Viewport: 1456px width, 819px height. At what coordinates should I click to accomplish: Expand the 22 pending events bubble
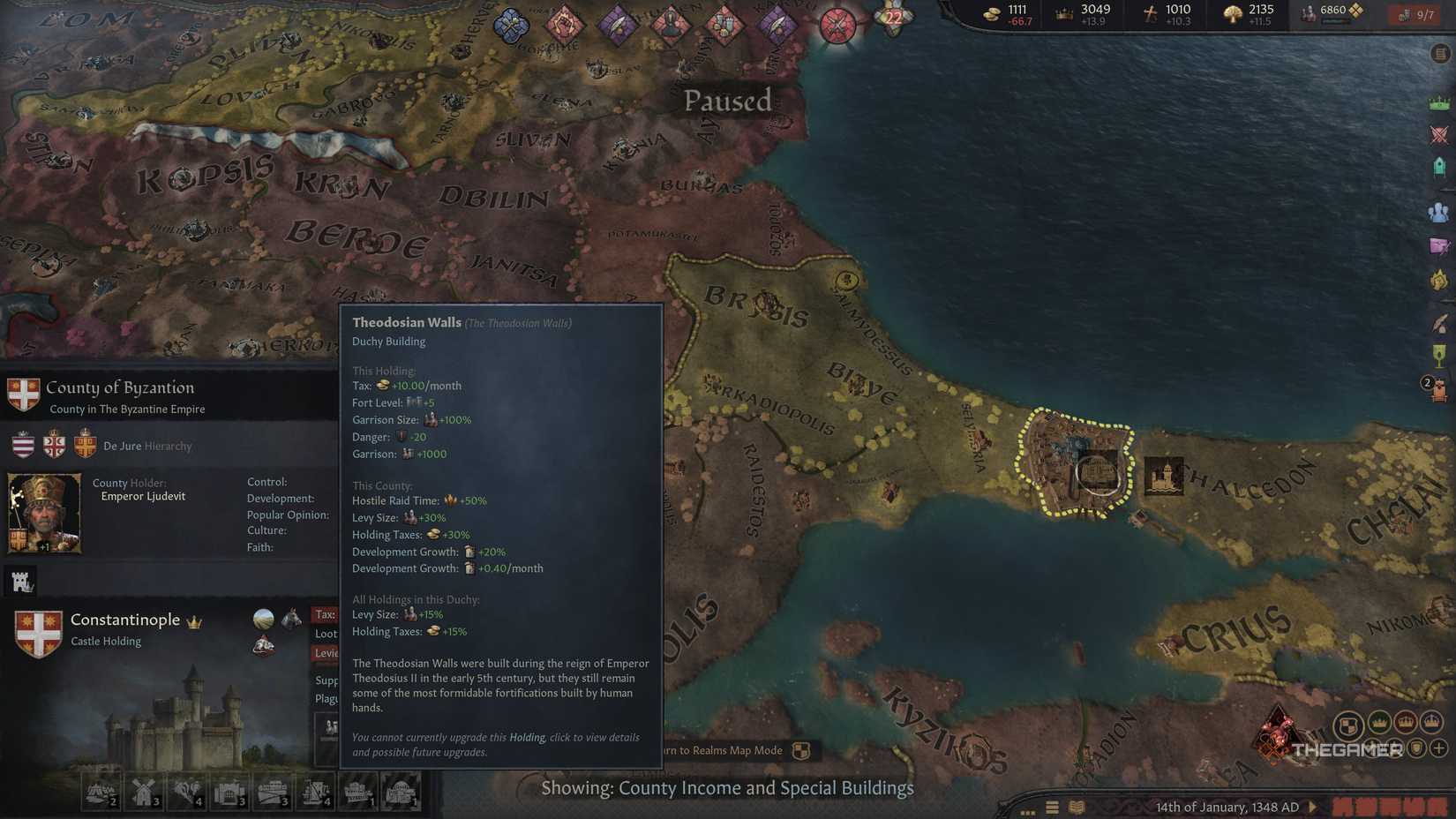pyautogui.click(x=892, y=15)
